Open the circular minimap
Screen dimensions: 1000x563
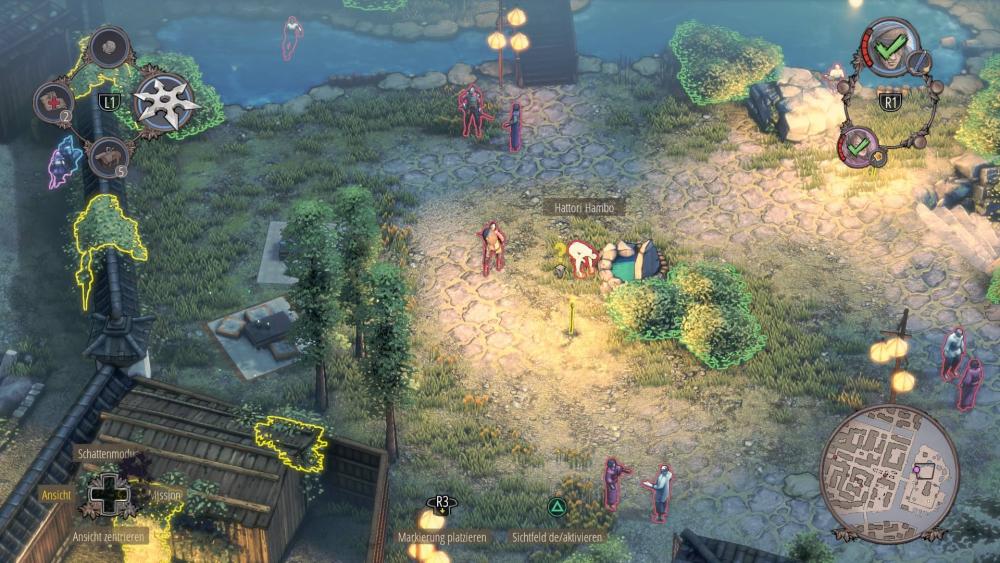889,473
